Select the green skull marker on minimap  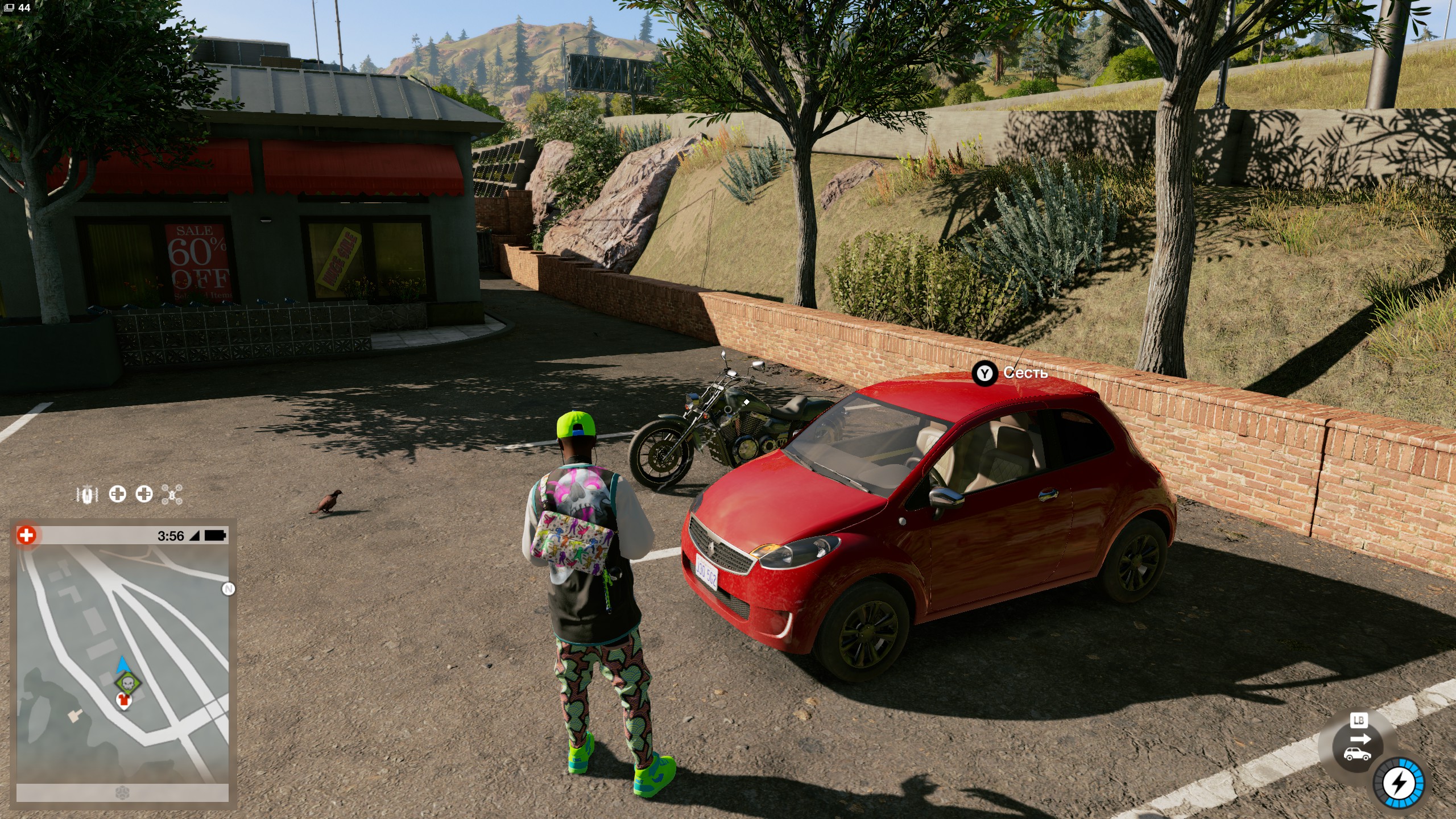128,682
